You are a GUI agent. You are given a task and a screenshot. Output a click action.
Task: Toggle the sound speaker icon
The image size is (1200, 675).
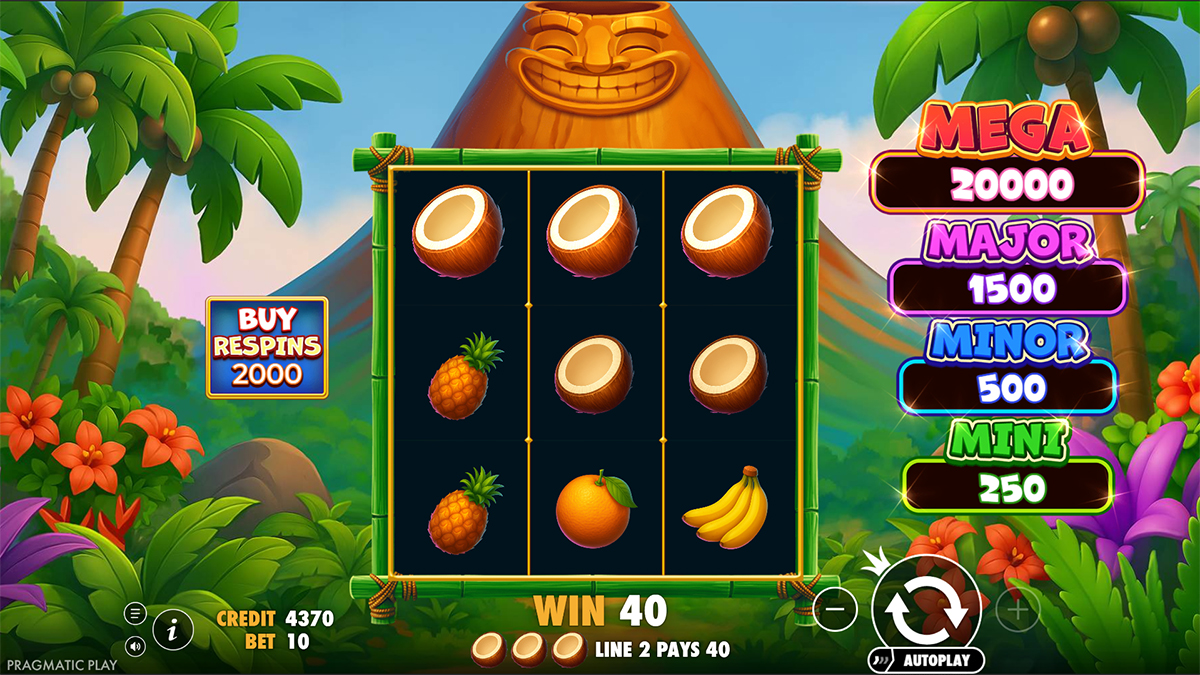point(135,645)
